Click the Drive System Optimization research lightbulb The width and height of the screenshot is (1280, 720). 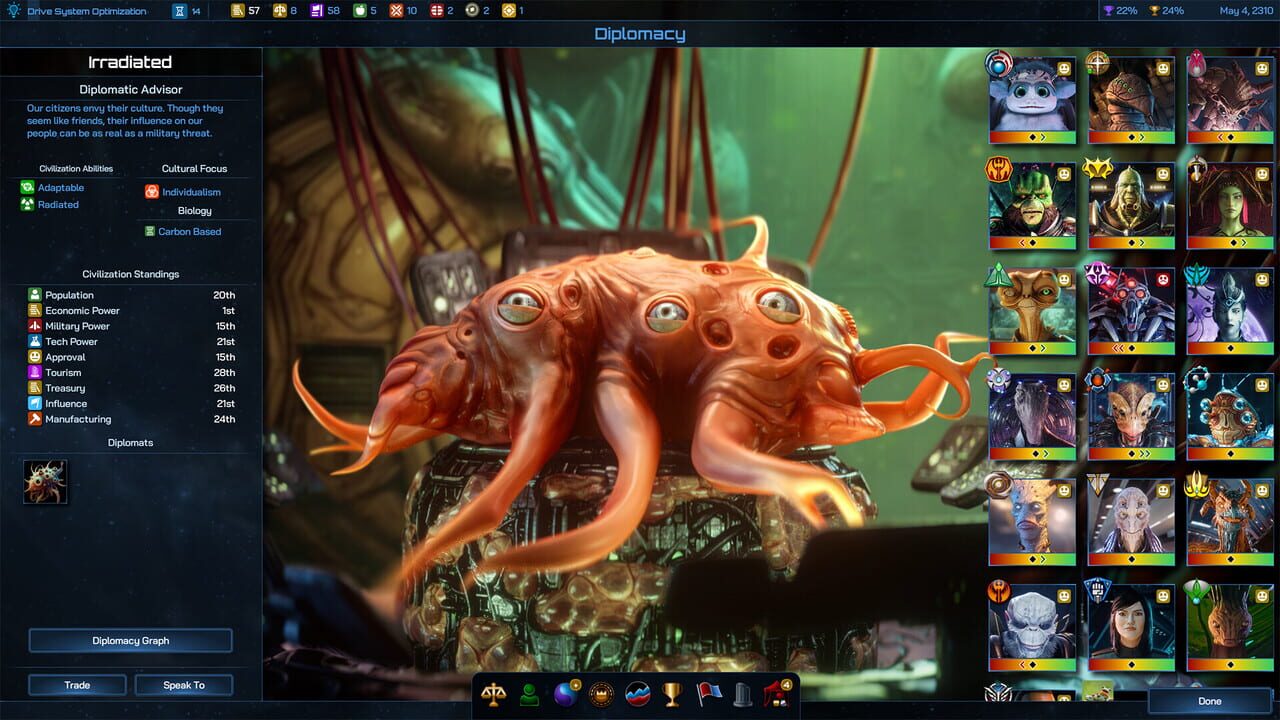click(14, 10)
